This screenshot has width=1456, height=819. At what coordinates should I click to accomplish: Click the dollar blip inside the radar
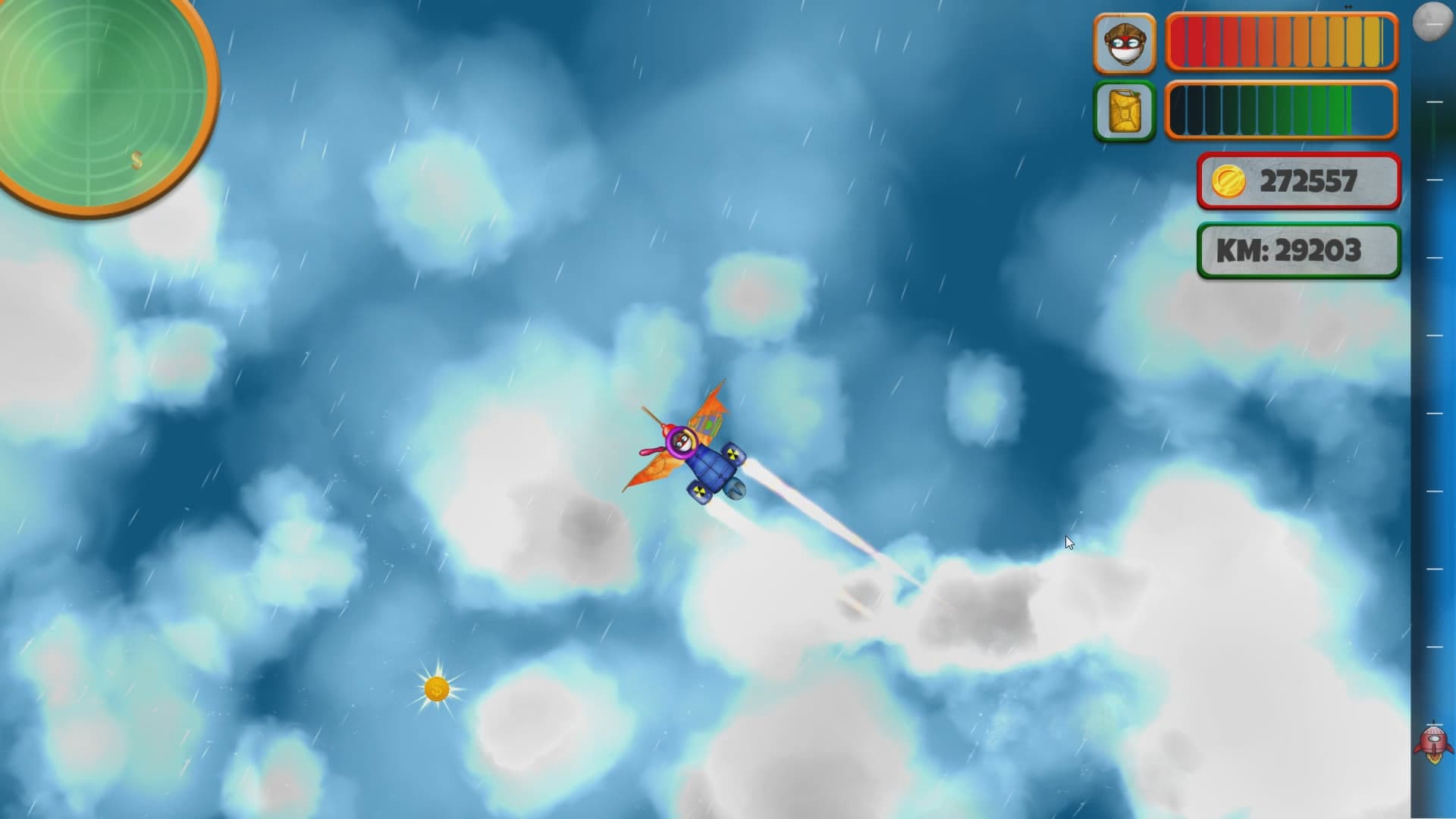pyautogui.click(x=136, y=159)
